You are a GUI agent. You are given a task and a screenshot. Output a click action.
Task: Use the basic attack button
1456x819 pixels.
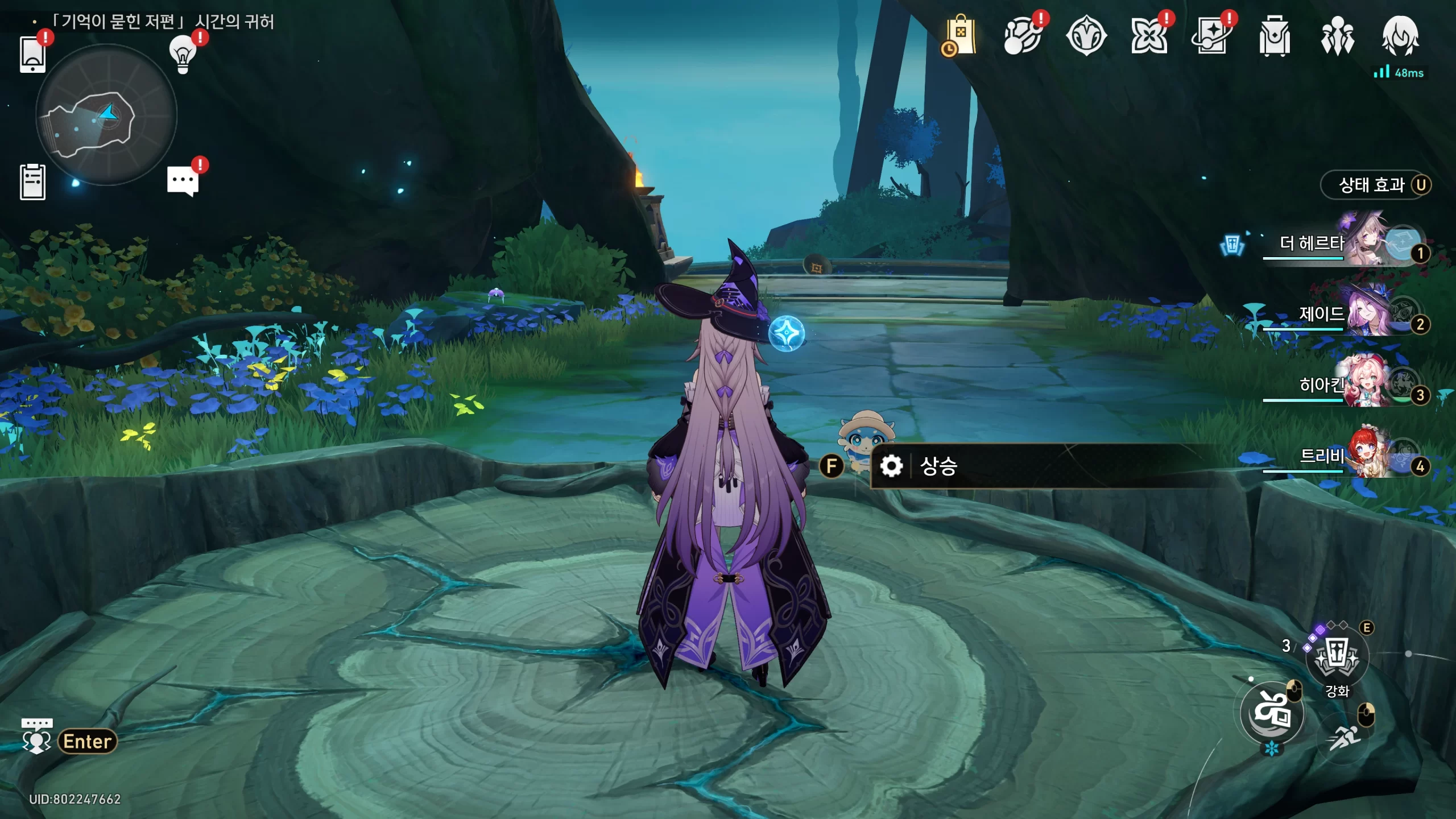coord(1272,713)
